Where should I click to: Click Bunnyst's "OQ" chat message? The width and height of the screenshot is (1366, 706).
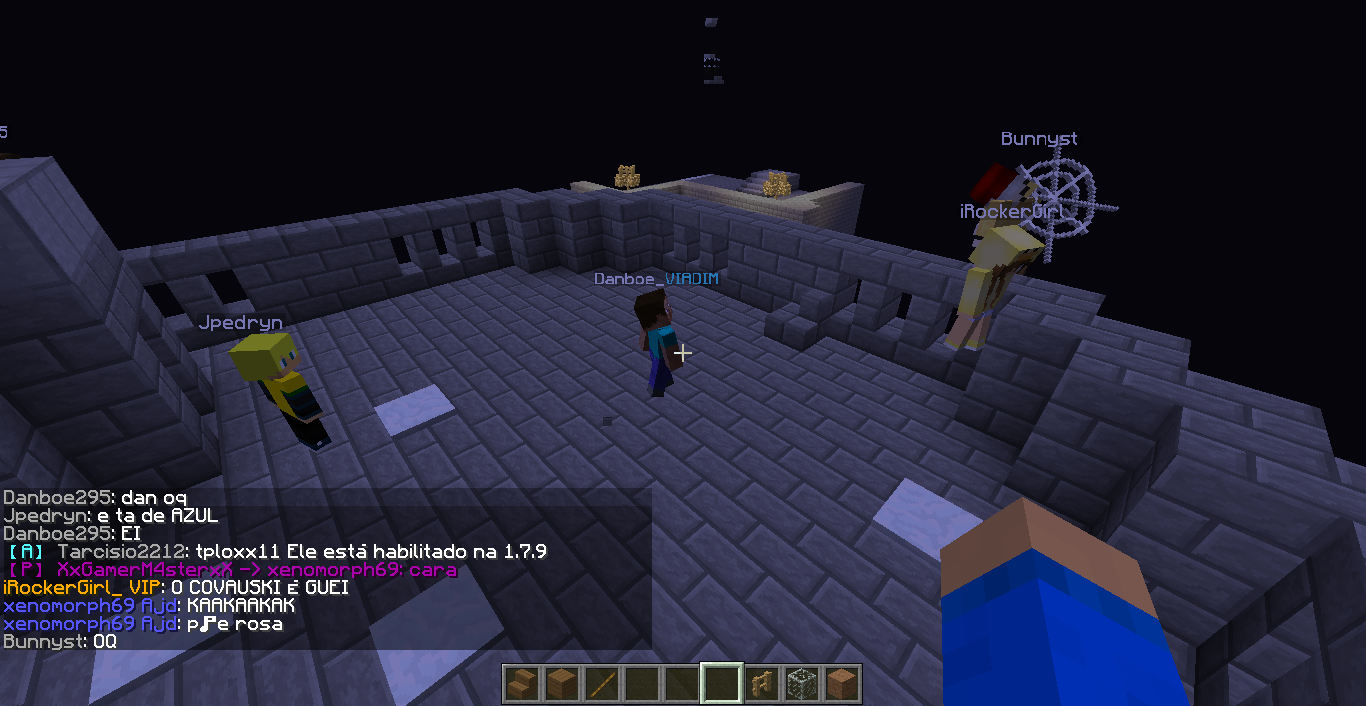point(60,642)
